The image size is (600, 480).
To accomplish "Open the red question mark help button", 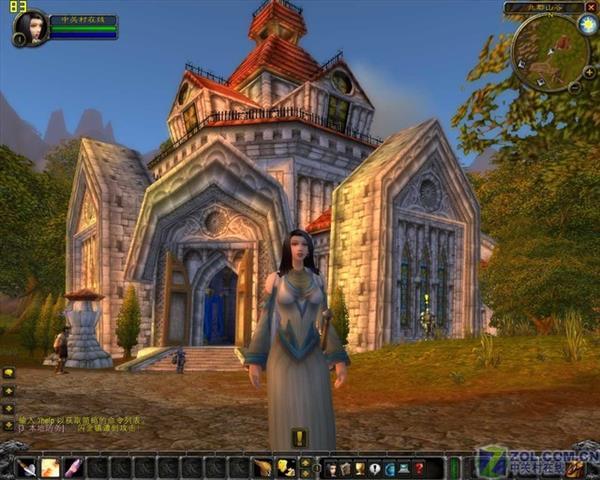I will click(420, 467).
